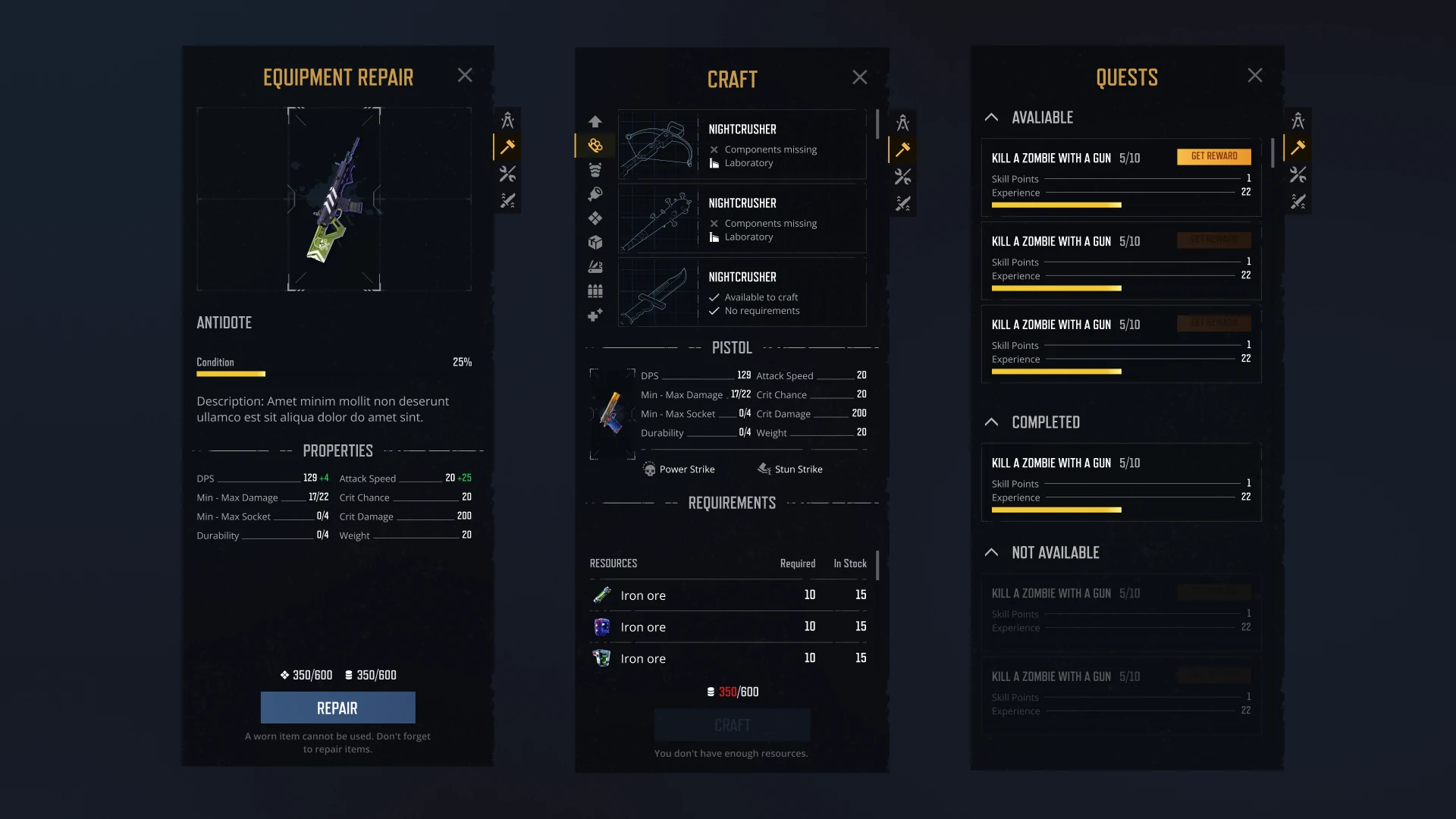1456x819 pixels.
Task: Choose the knife Nightcrusher recipe available to craft
Action: 742,293
